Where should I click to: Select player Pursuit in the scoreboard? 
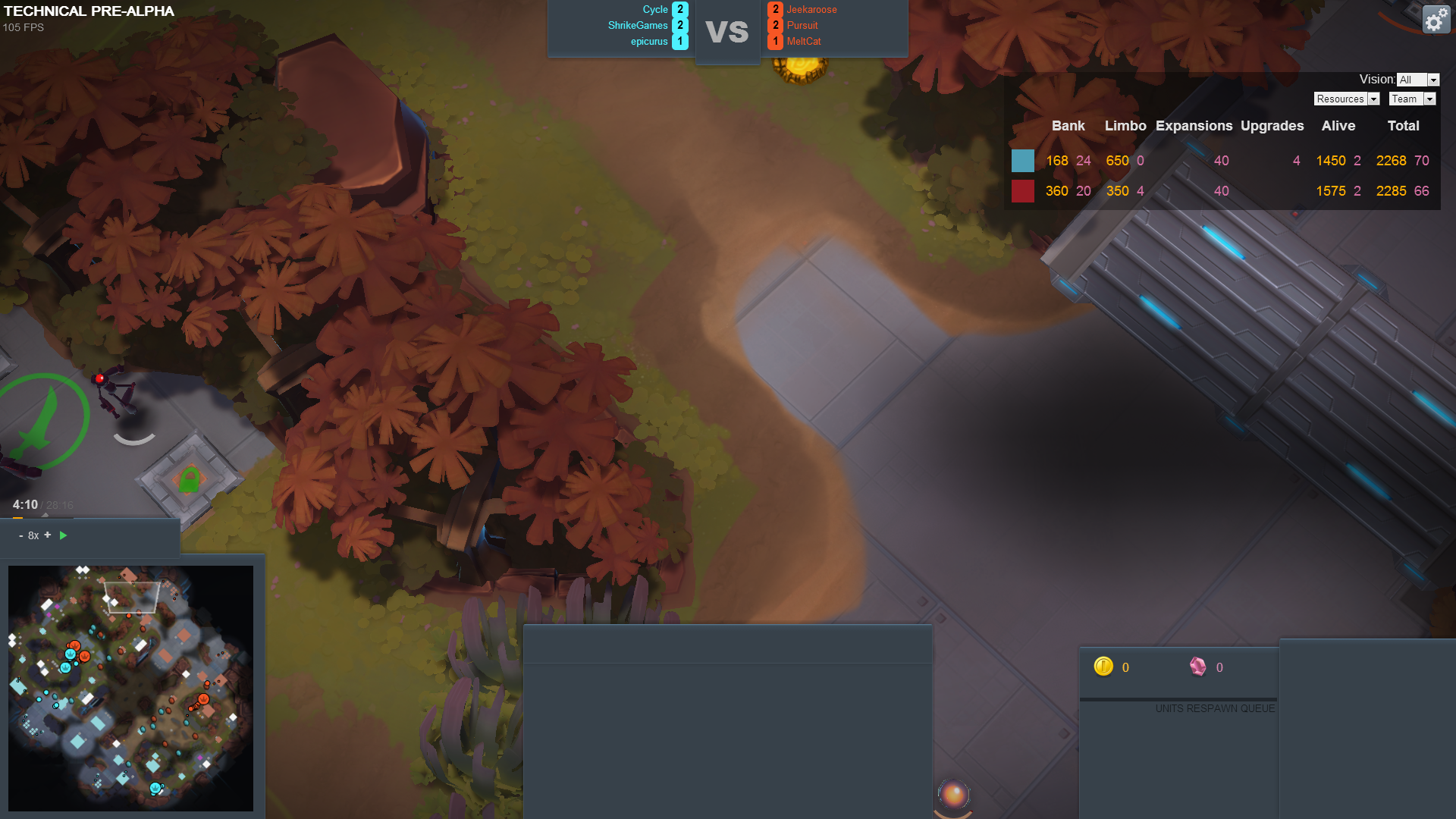[802, 26]
